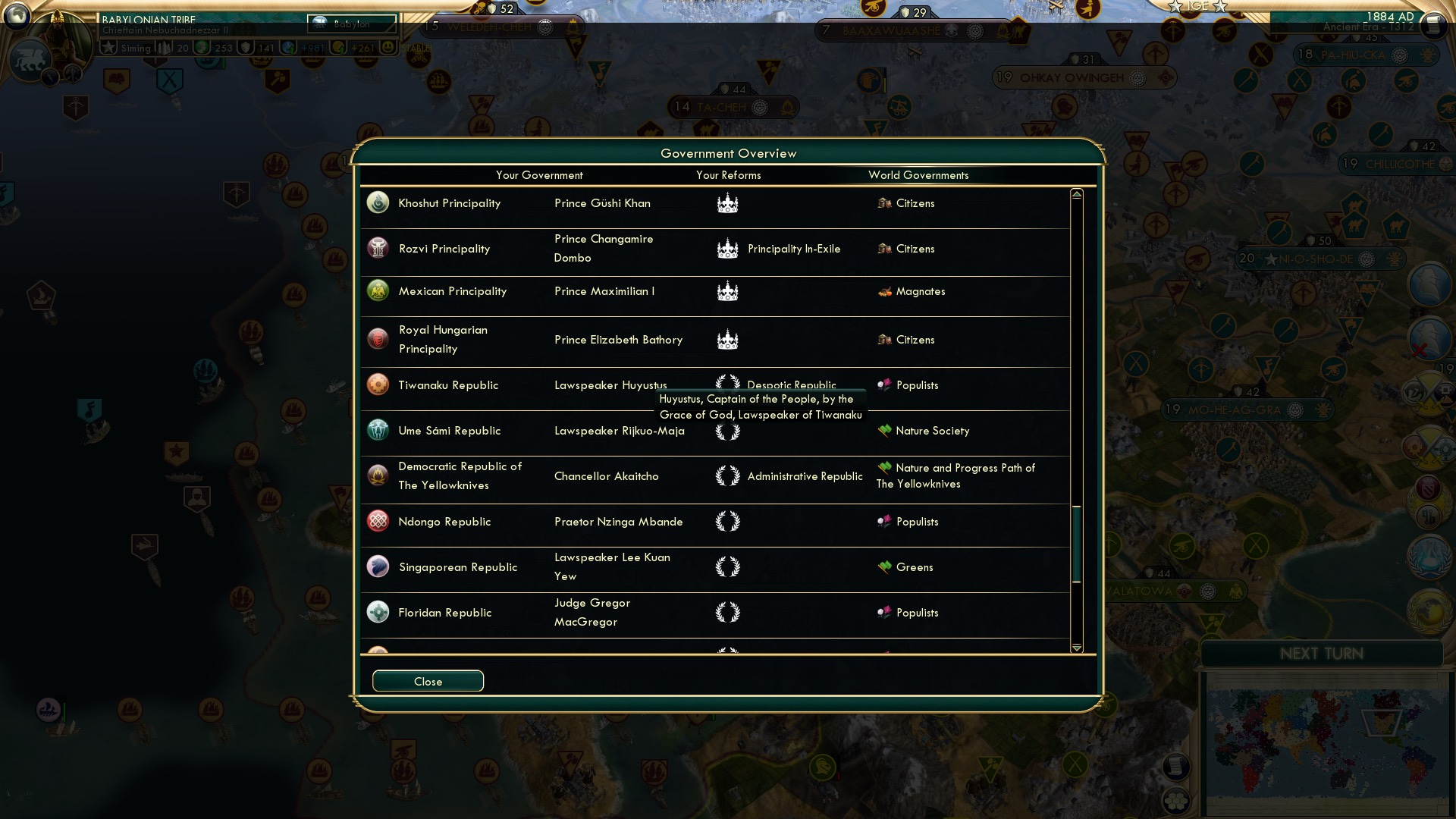The width and height of the screenshot is (1456, 819).
Task: Select the Singaporean Republic entry
Action: tap(457, 567)
